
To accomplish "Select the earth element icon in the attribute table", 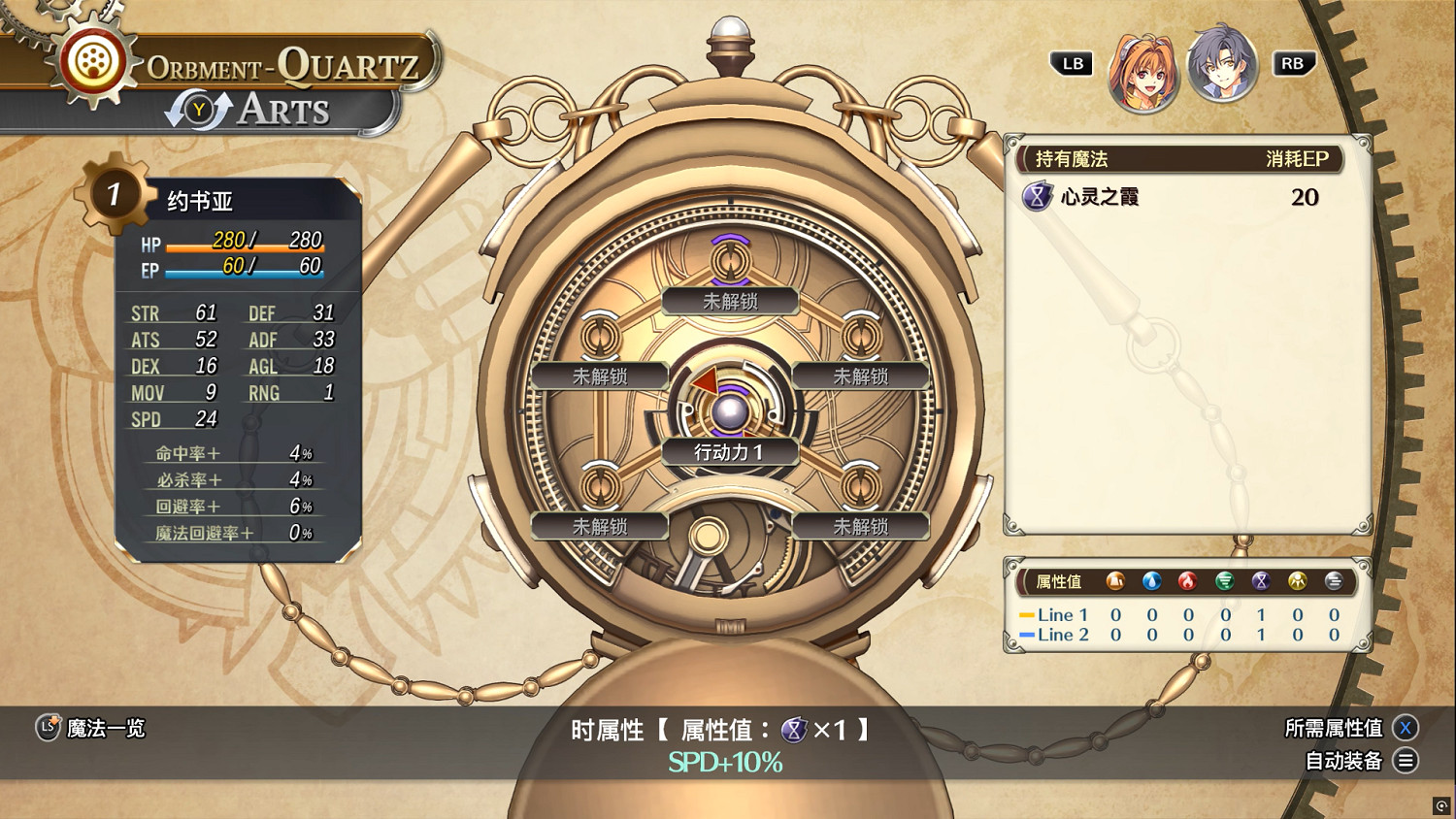I will 1114,581.
